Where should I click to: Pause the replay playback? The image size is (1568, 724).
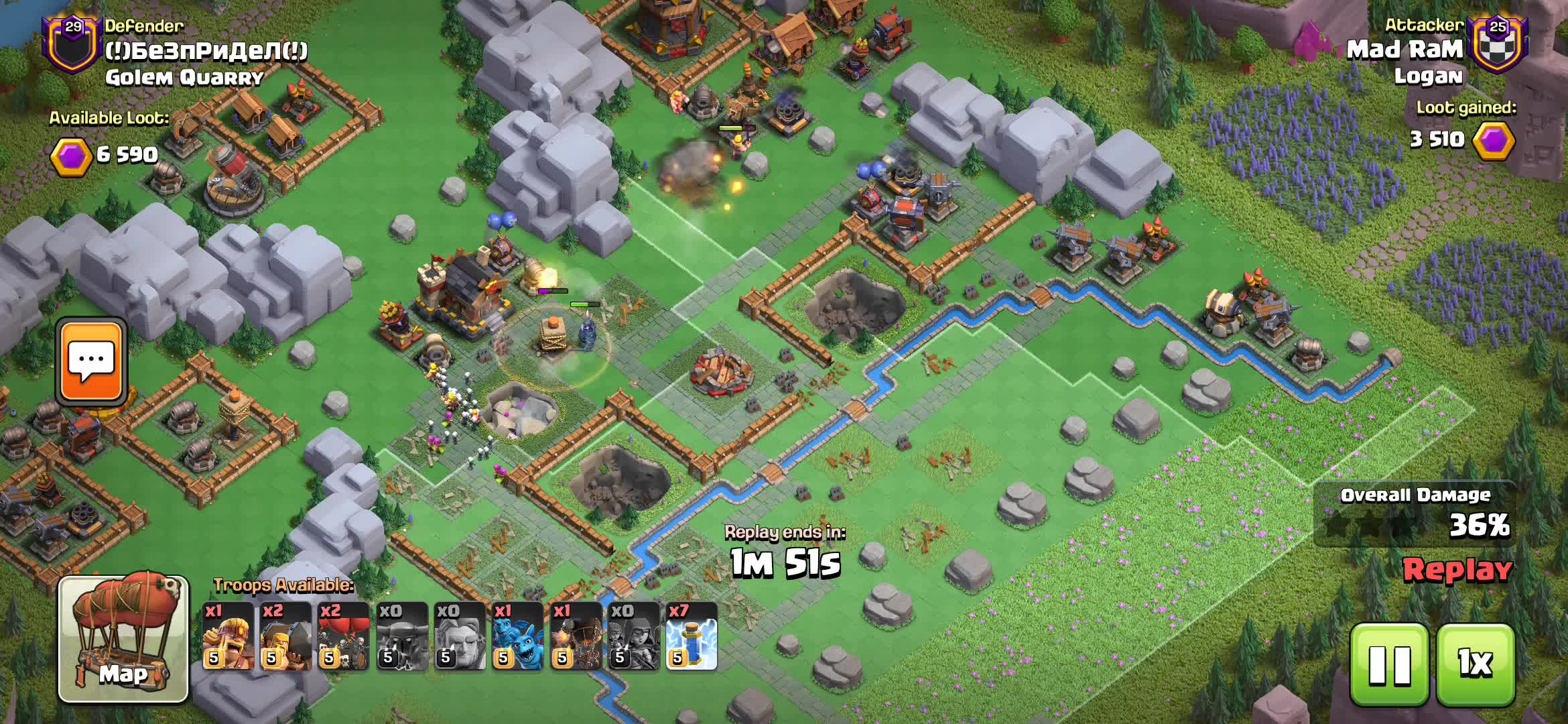pyautogui.click(x=1388, y=664)
